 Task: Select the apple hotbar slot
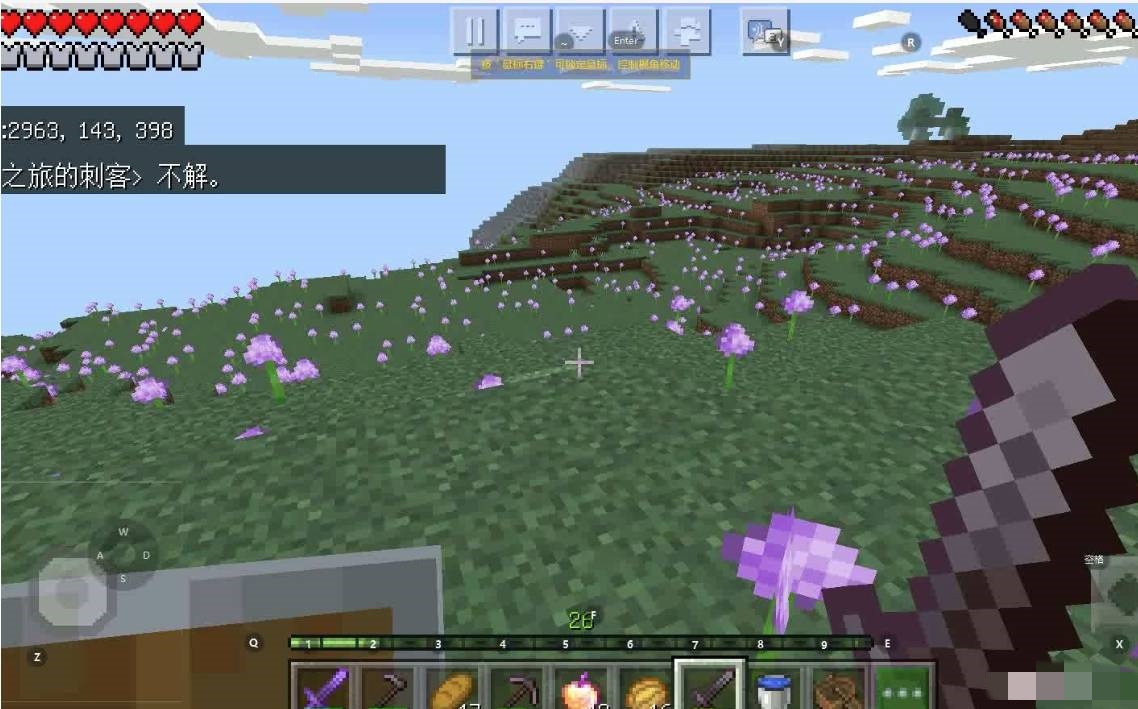click(580, 688)
